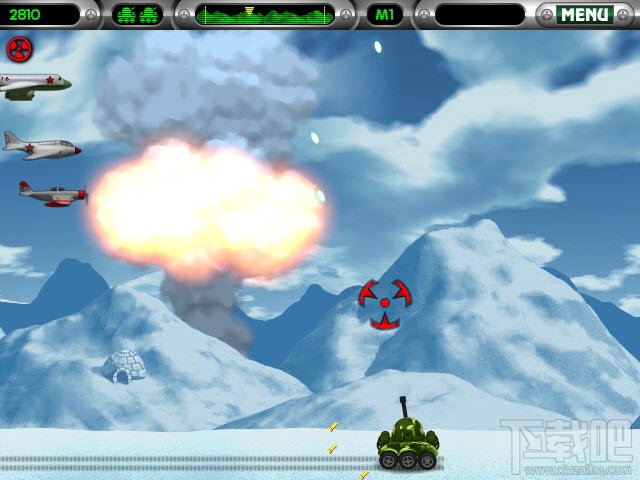Screen dimensions: 640x480
Task: Click the green radar display
Action: [264, 15]
